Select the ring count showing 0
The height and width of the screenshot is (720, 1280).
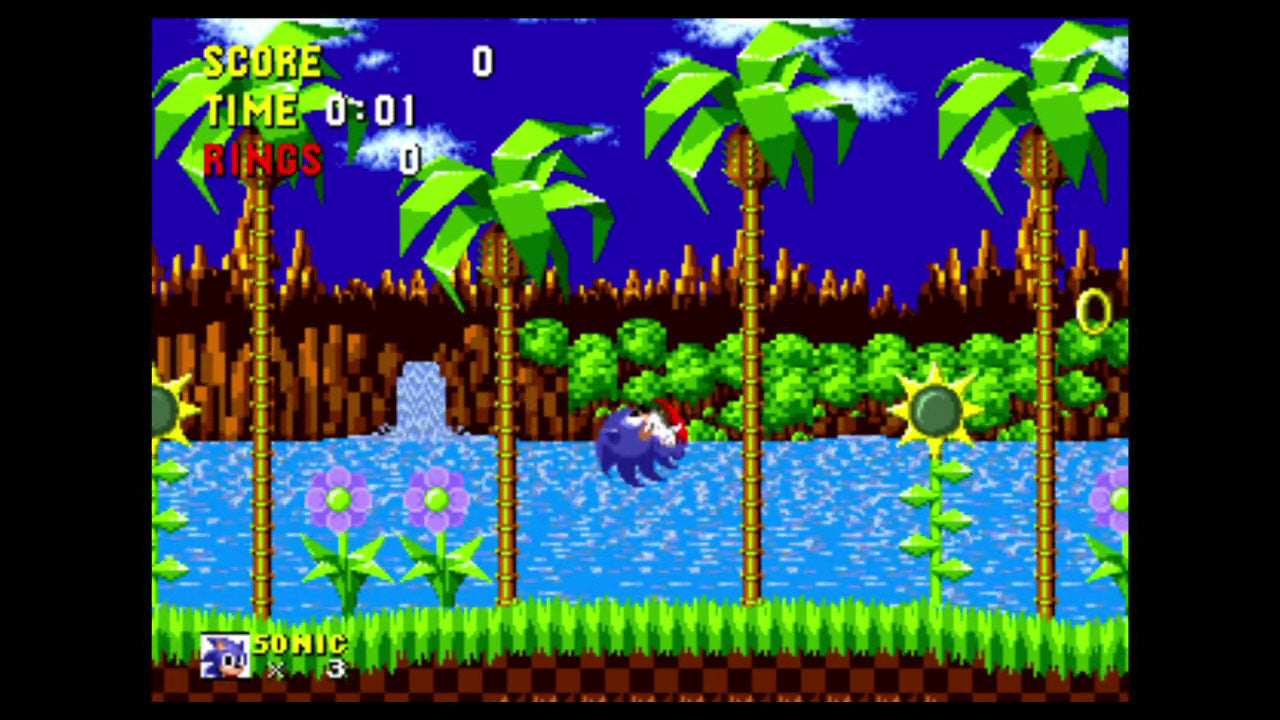(413, 157)
